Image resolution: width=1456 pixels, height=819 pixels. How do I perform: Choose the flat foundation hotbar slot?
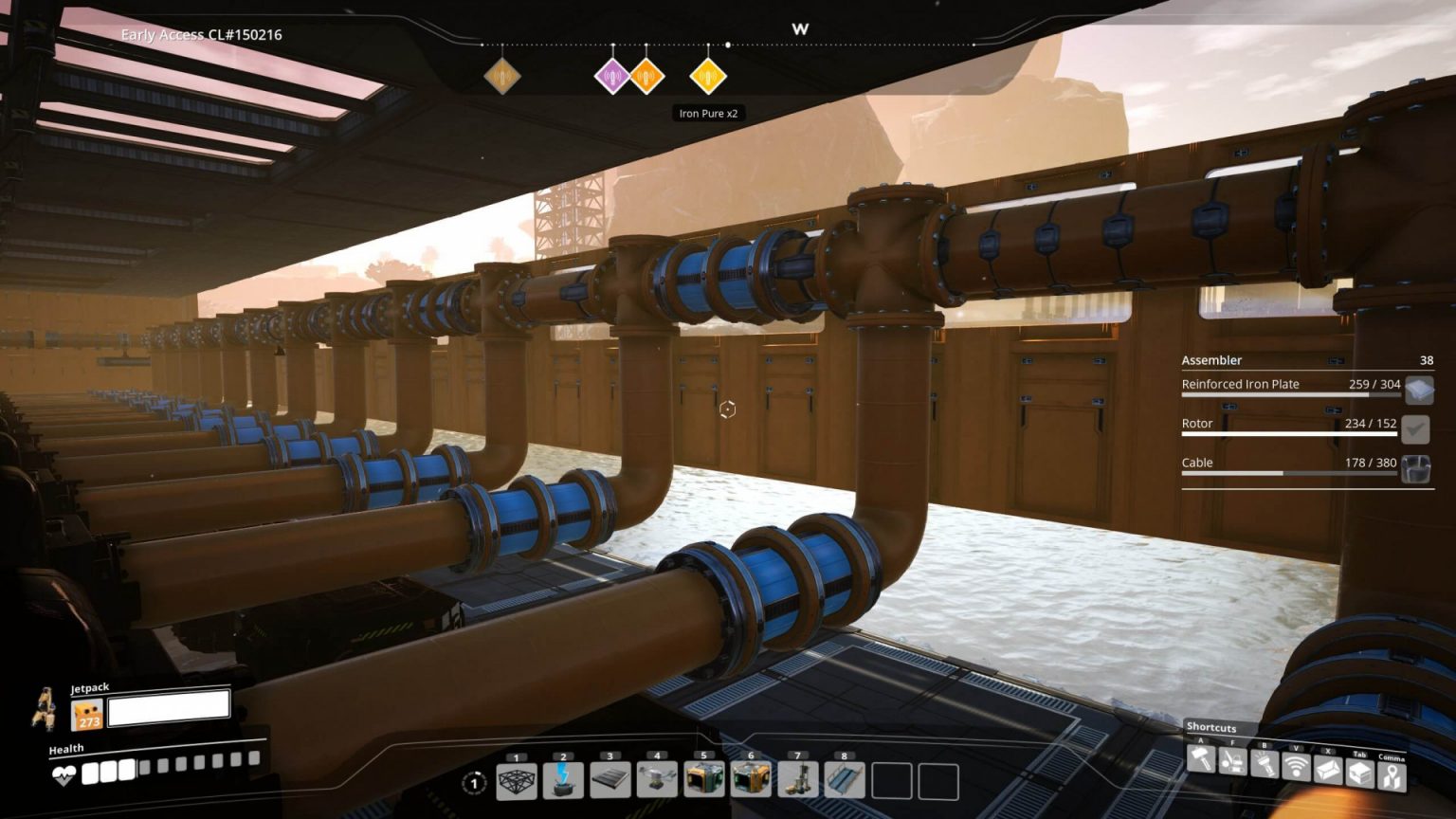click(x=610, y=781)
